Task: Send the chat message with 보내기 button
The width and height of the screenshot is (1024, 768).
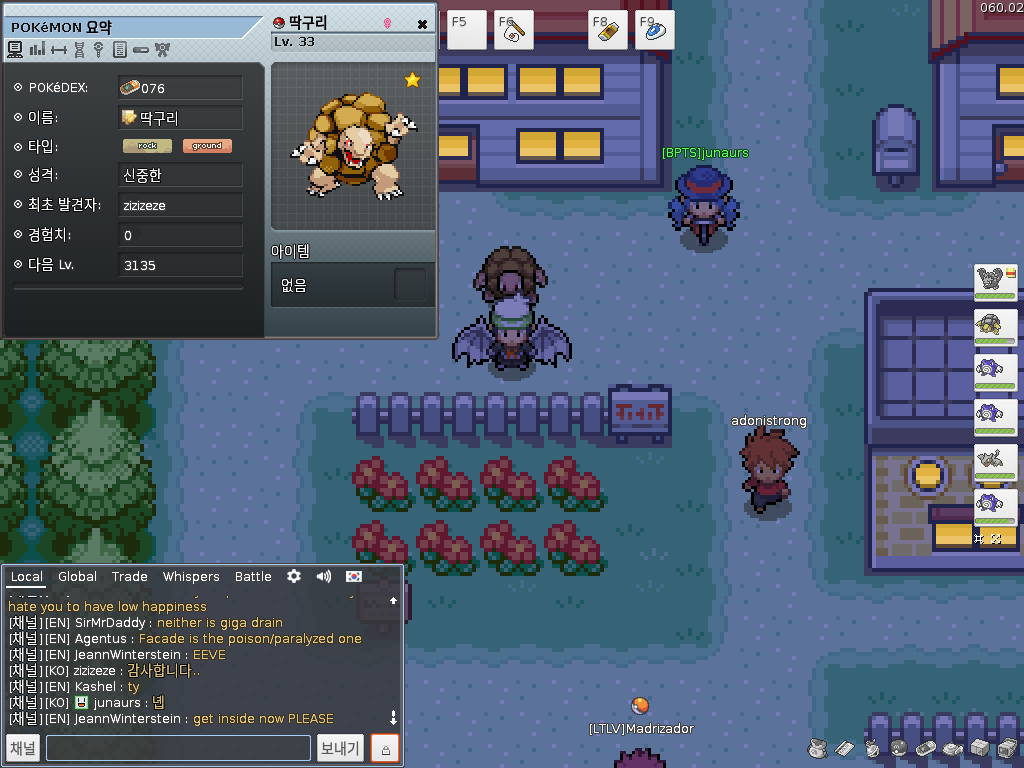Action: [340, 748]
